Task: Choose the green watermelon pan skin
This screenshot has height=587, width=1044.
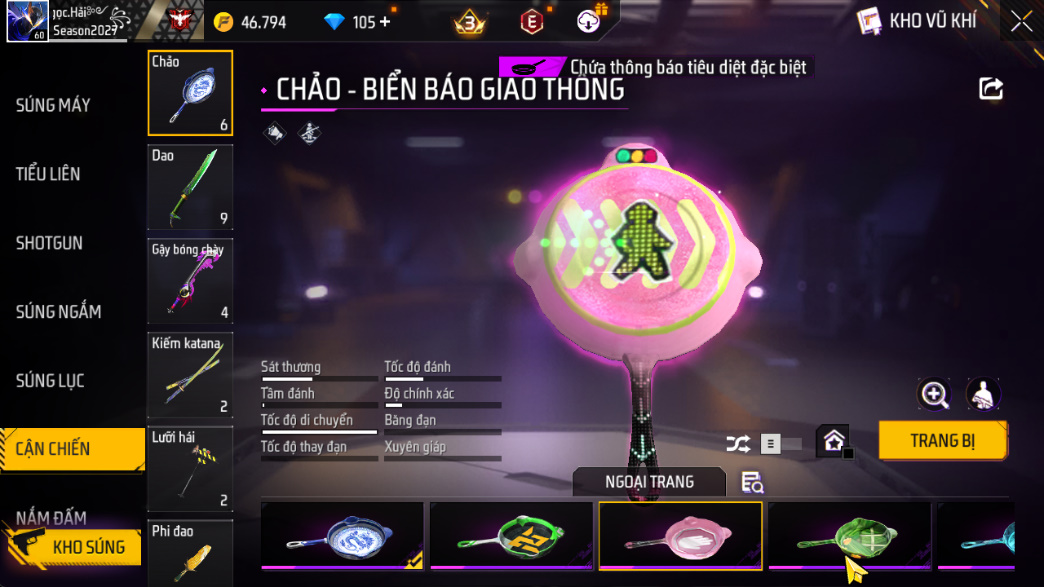Action: (x=848, y=535)
